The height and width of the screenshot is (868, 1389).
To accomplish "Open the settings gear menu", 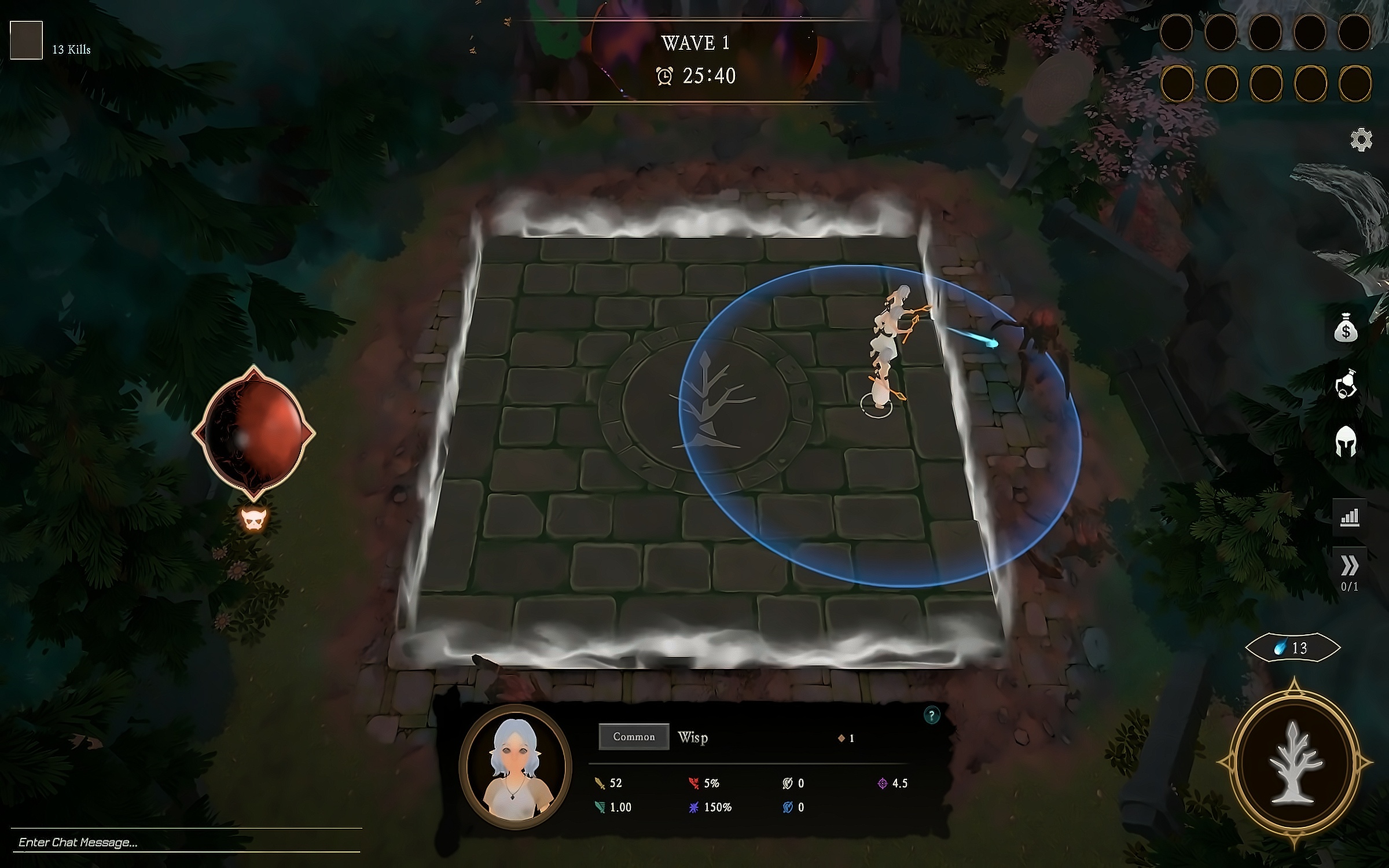I will pos(1361,140).
